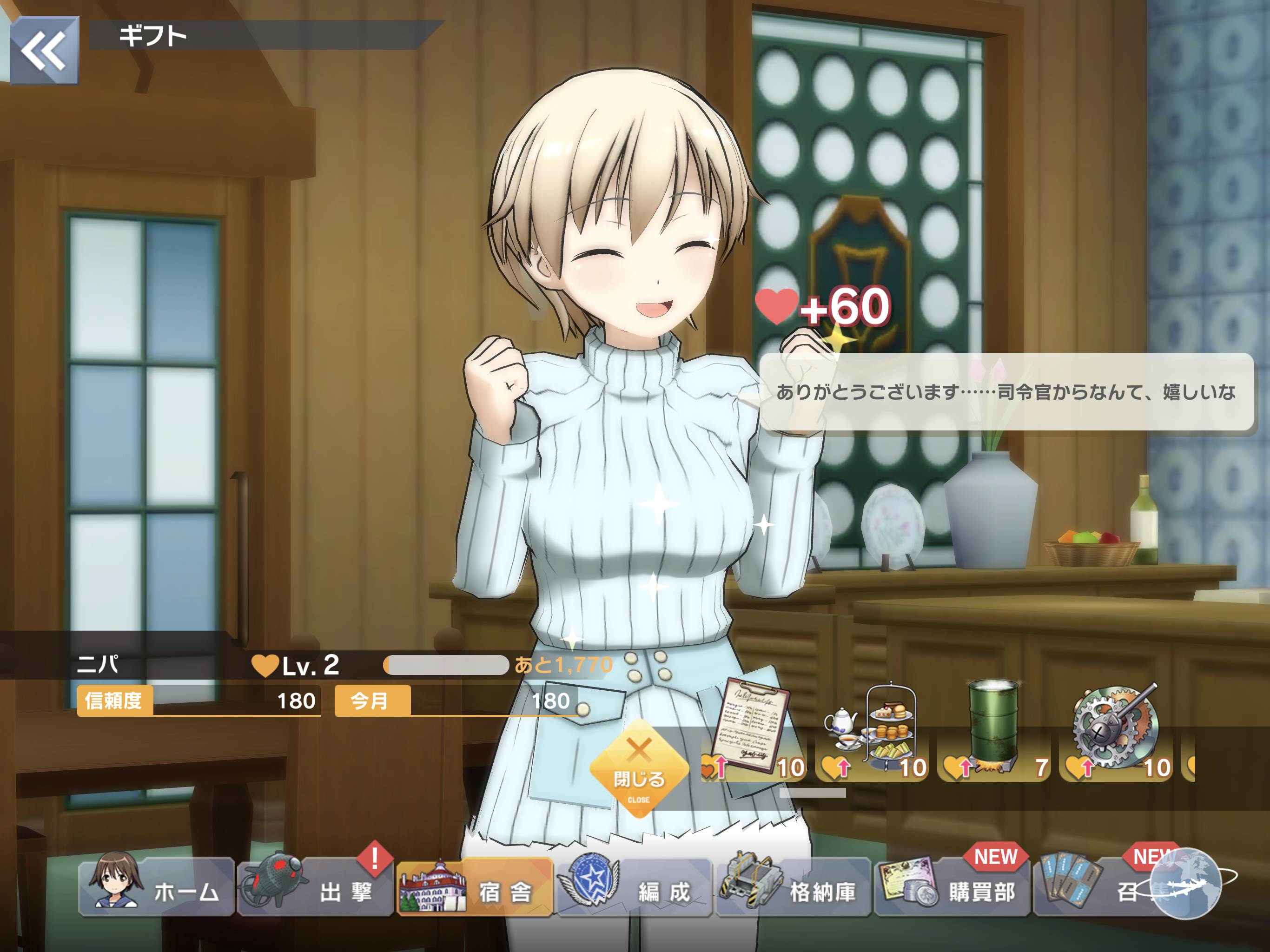Screen dimensions: 1270x952
Task: Open the 格納庫 hangar menu
Action: coord(793,886)
